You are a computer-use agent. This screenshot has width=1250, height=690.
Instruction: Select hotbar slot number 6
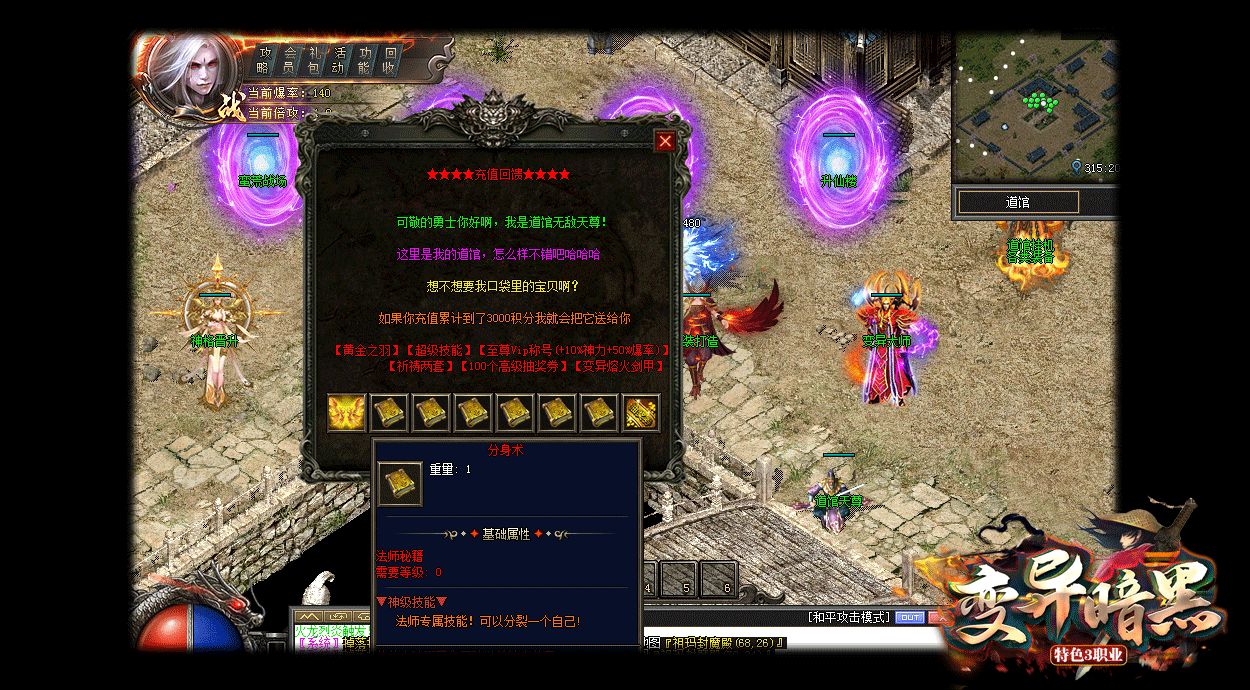pos(719,579)
